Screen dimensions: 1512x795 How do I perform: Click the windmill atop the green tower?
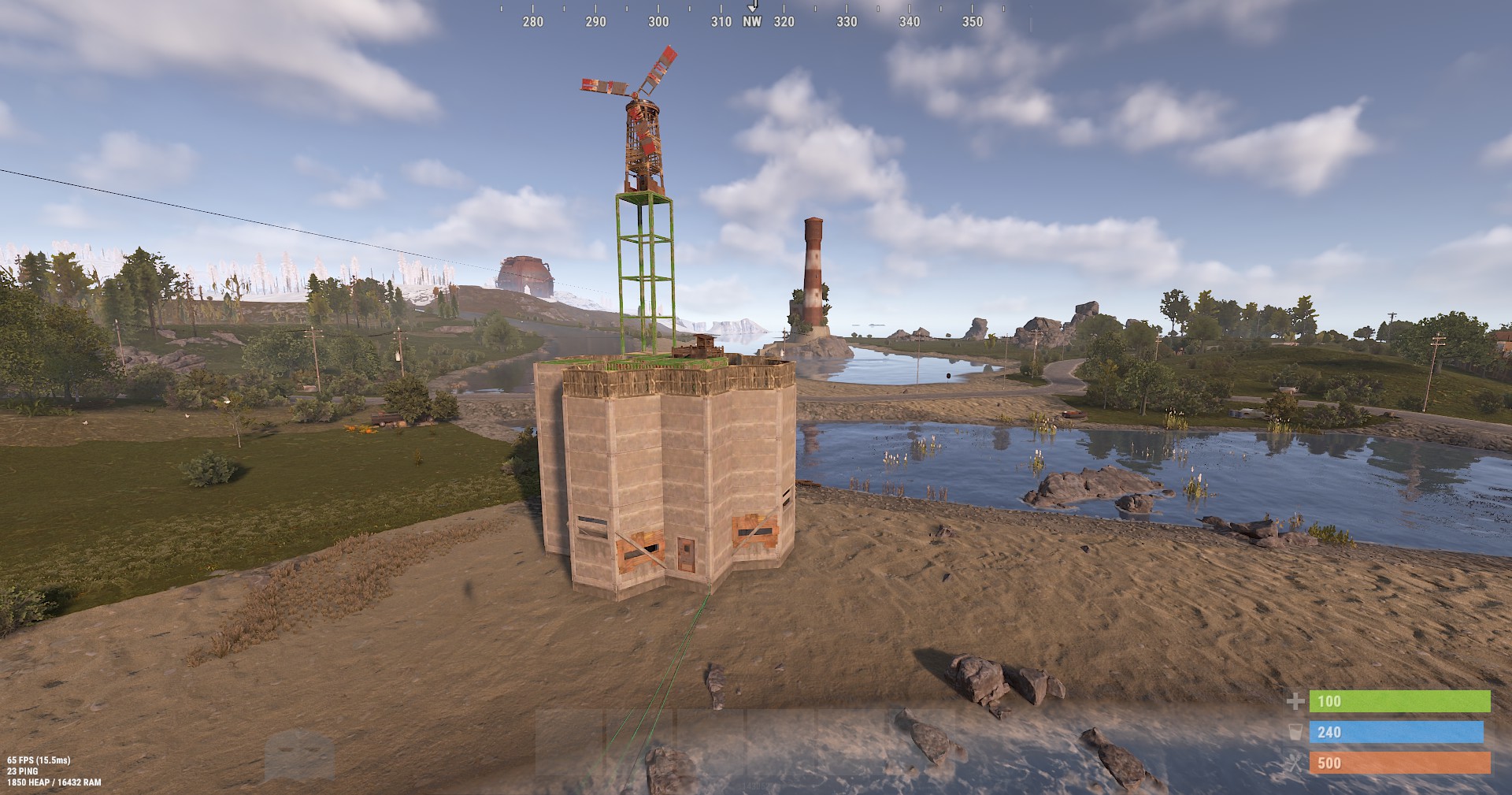point(642,118)
